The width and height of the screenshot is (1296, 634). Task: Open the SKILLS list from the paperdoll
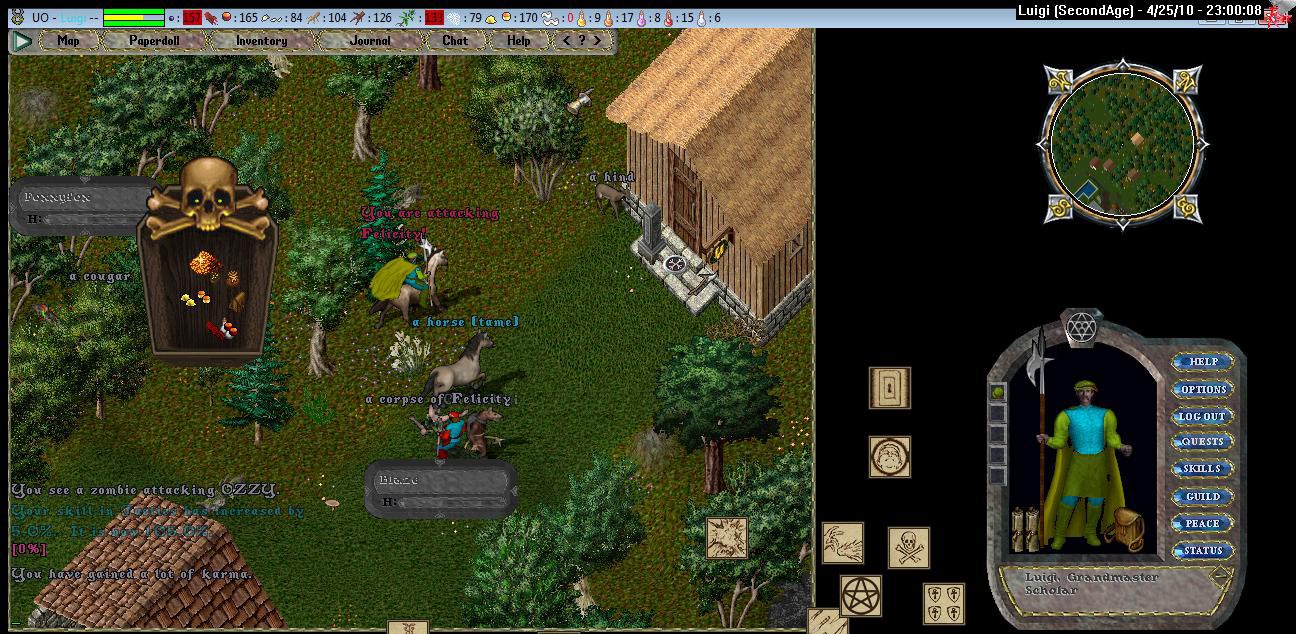(x=1202, y=469)
